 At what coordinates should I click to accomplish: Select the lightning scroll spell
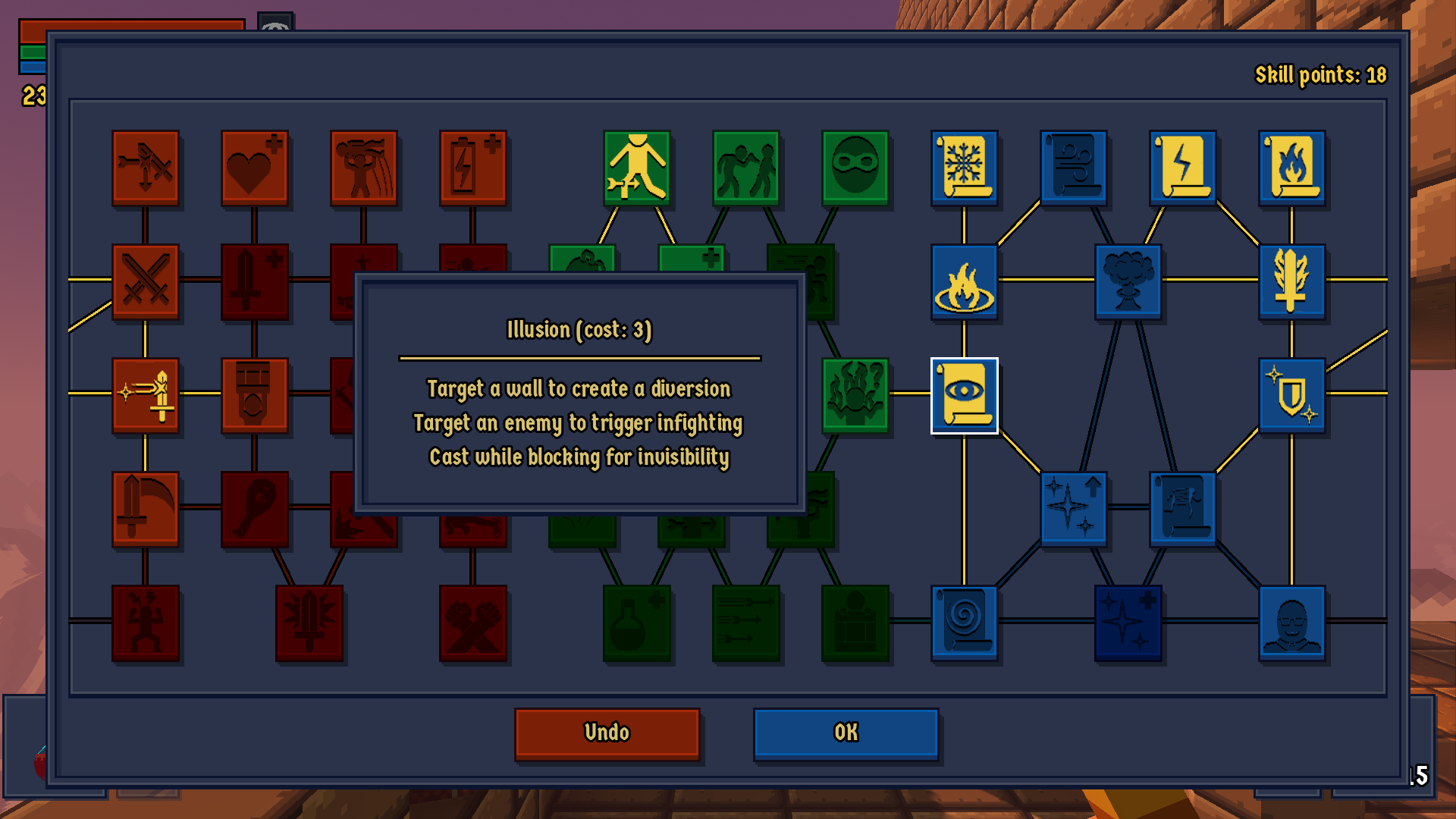pos(1183,167)
